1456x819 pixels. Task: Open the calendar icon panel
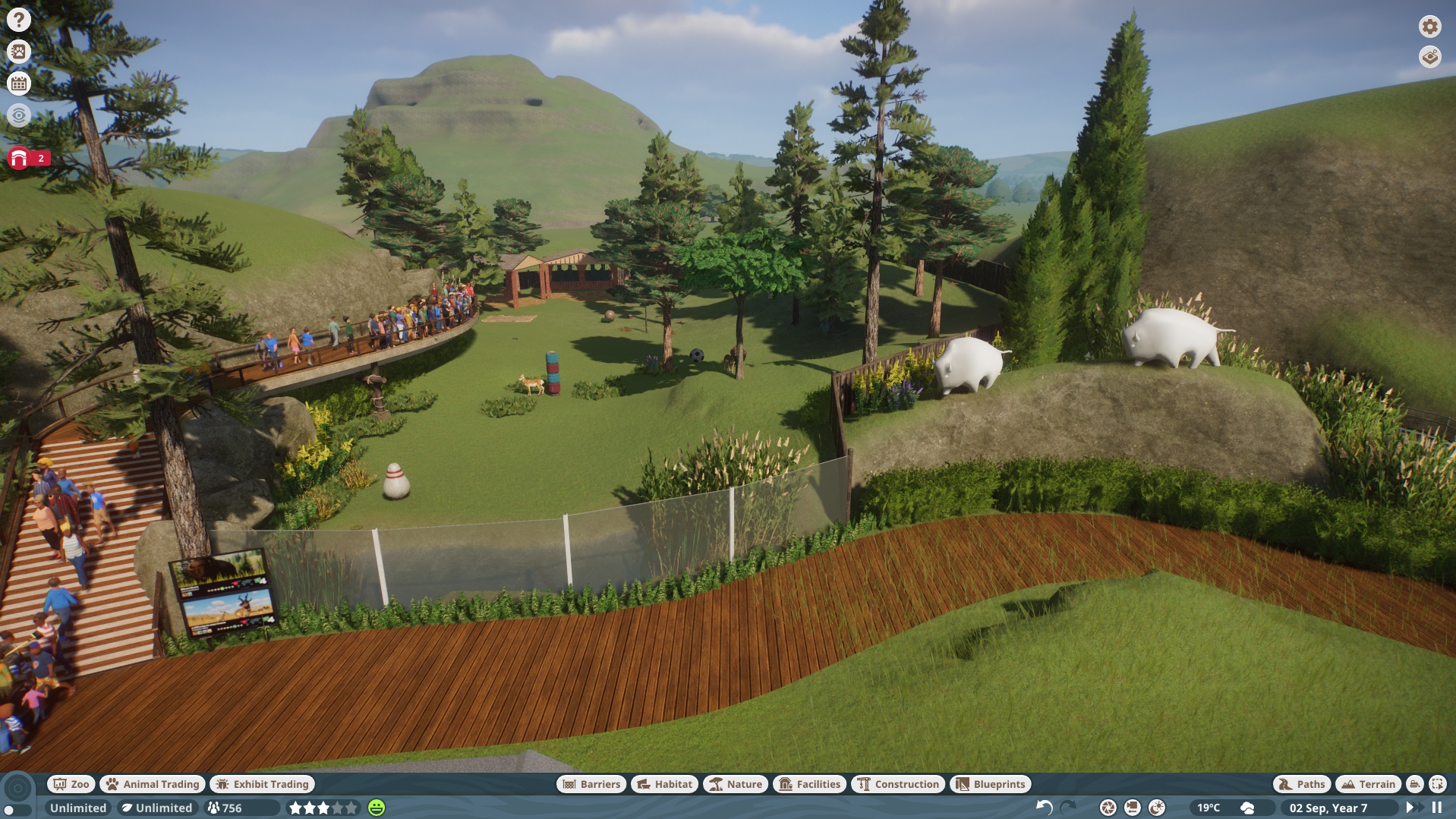coord(19,83)
